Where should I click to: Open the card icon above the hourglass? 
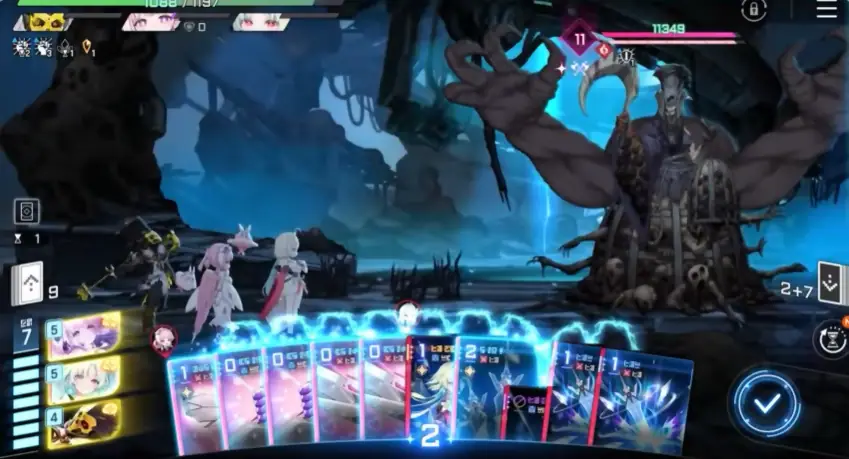tap(27, 212)
